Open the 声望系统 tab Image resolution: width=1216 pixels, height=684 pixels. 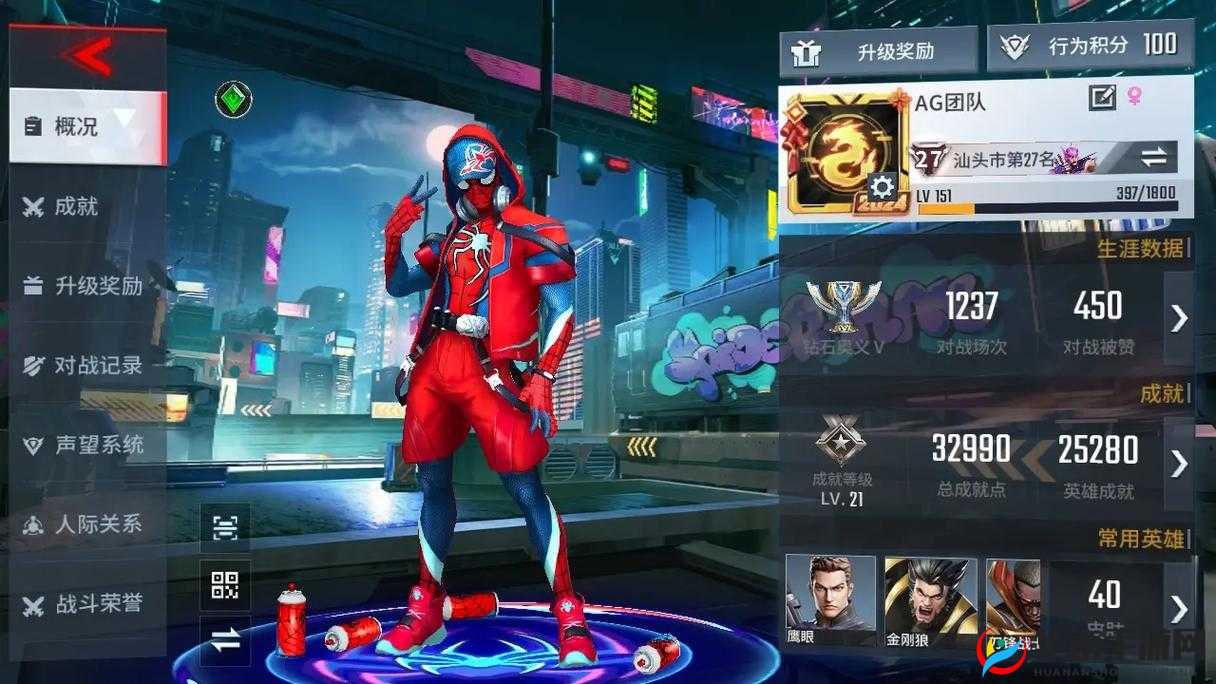pos(87,445)
